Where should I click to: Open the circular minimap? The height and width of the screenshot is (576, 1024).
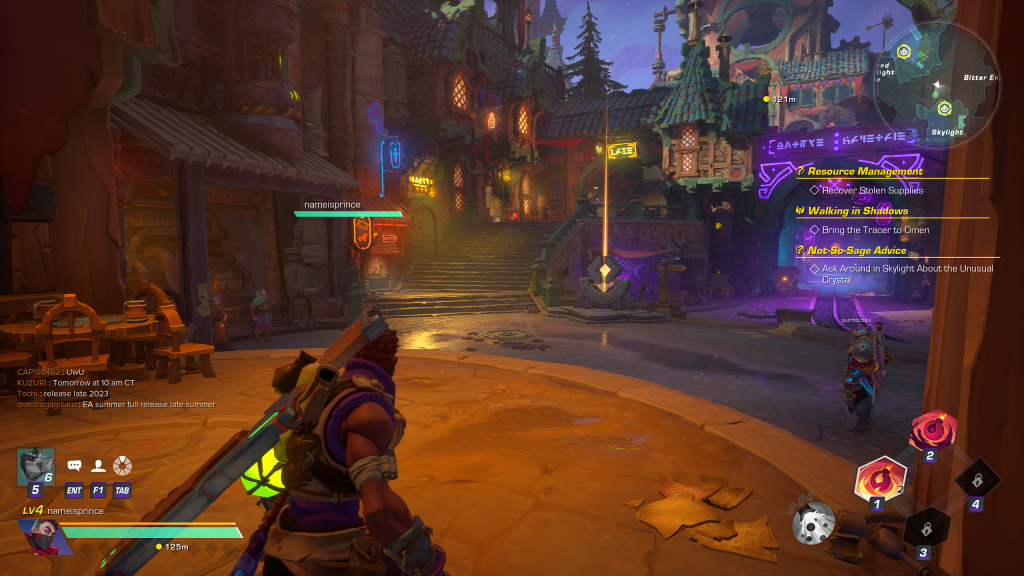936,82
